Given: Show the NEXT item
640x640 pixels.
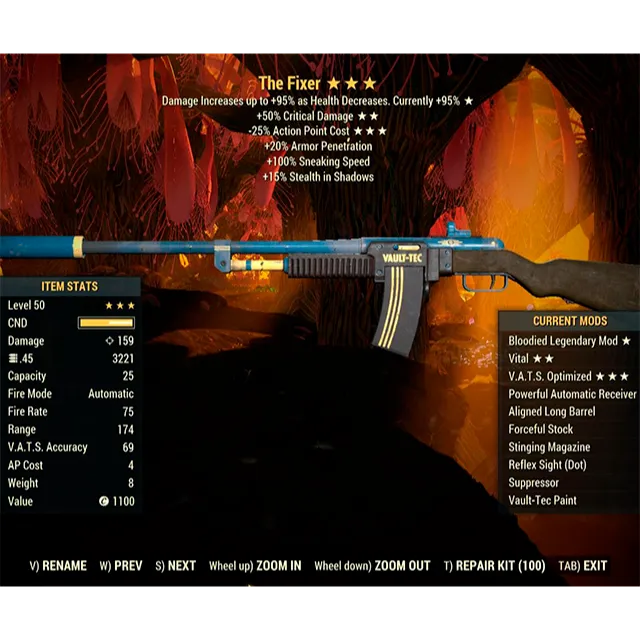Looking at the screenshot, I should (x=175, y=566).
